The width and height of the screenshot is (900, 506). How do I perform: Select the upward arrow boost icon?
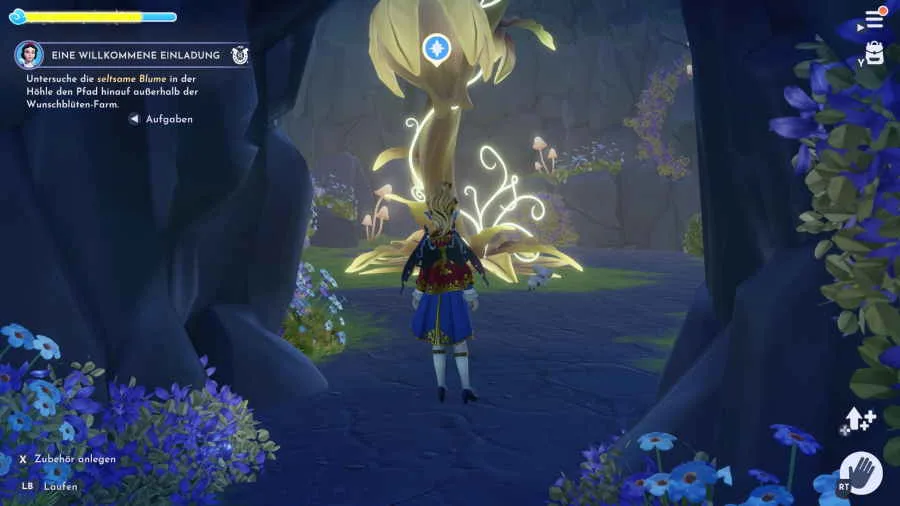pyautogui.click(x=859, y=418)
